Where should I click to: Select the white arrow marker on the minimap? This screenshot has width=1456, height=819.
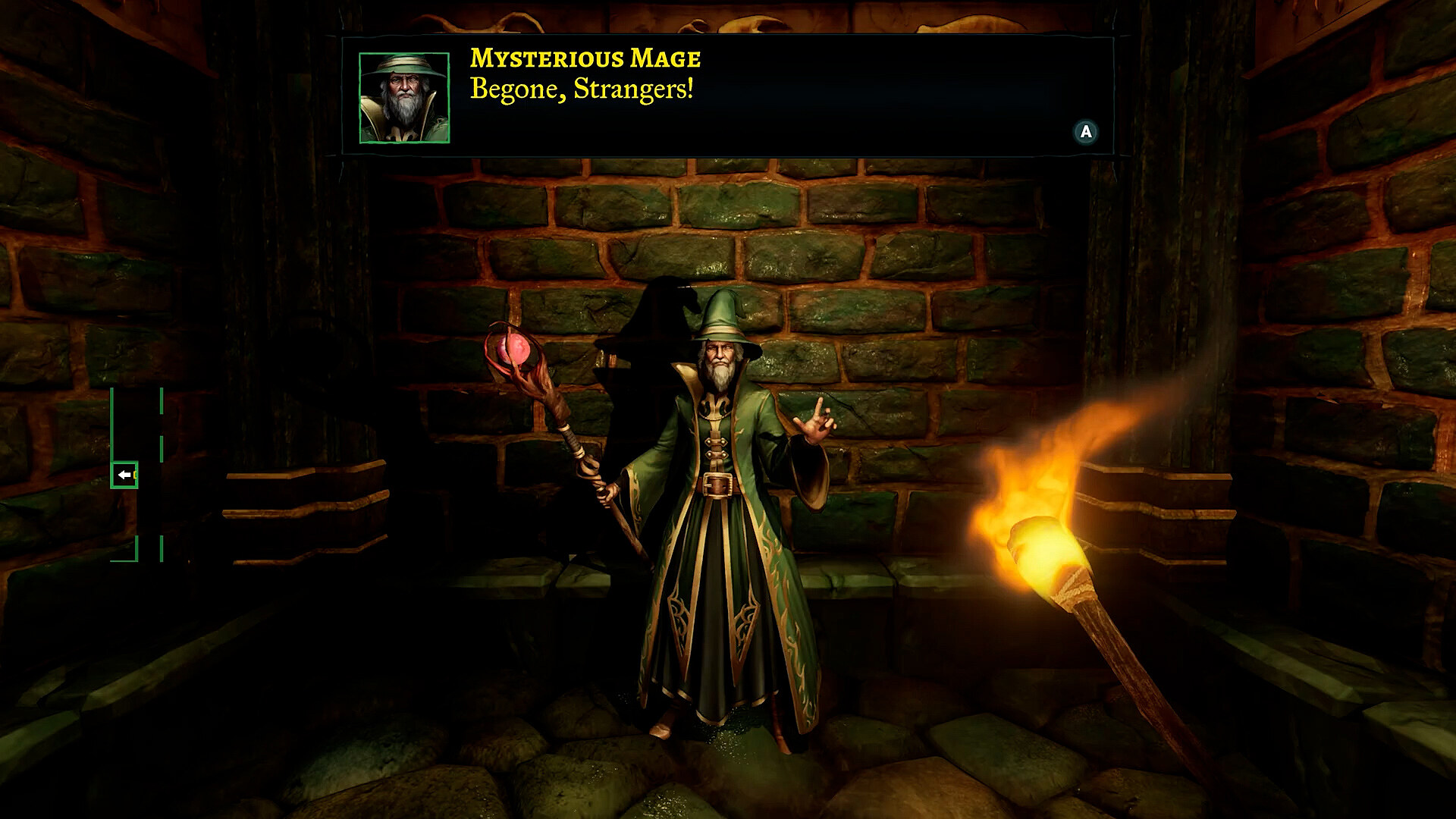pos(124,475)
